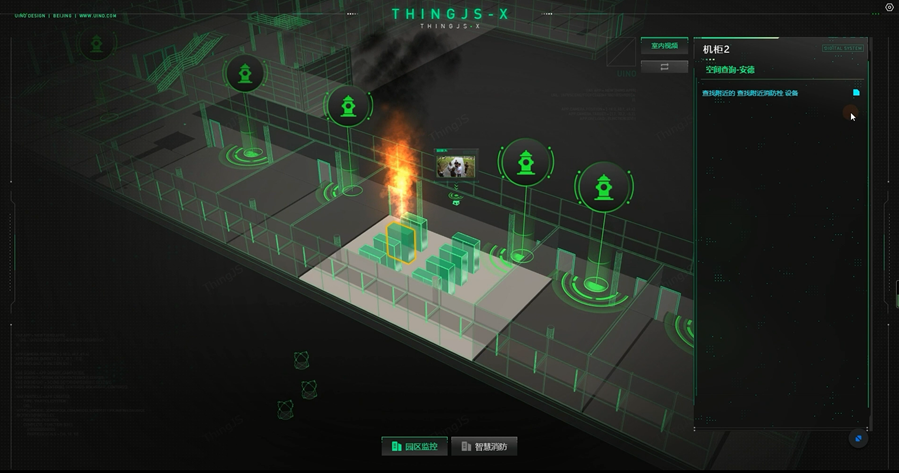The height and width of the screenshot is (473, 899).
Task: Click the blue document icon in the 机柜2 panel
Action: 856,93
